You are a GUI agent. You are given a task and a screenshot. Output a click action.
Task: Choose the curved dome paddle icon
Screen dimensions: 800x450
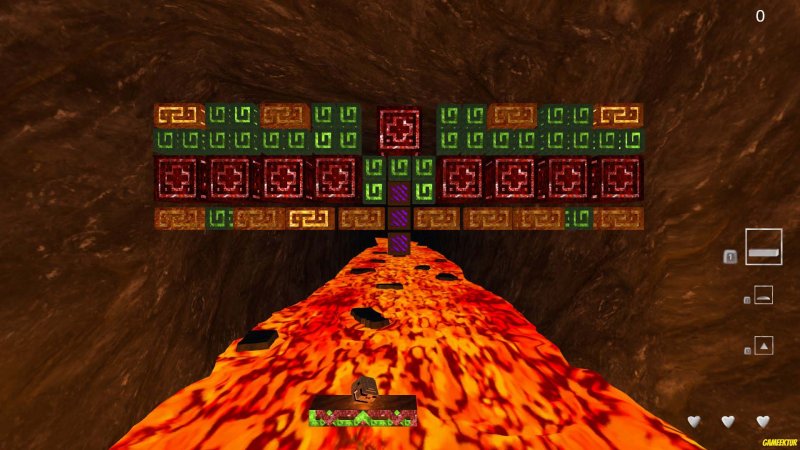pyautogui.click(x=763, y=295)
